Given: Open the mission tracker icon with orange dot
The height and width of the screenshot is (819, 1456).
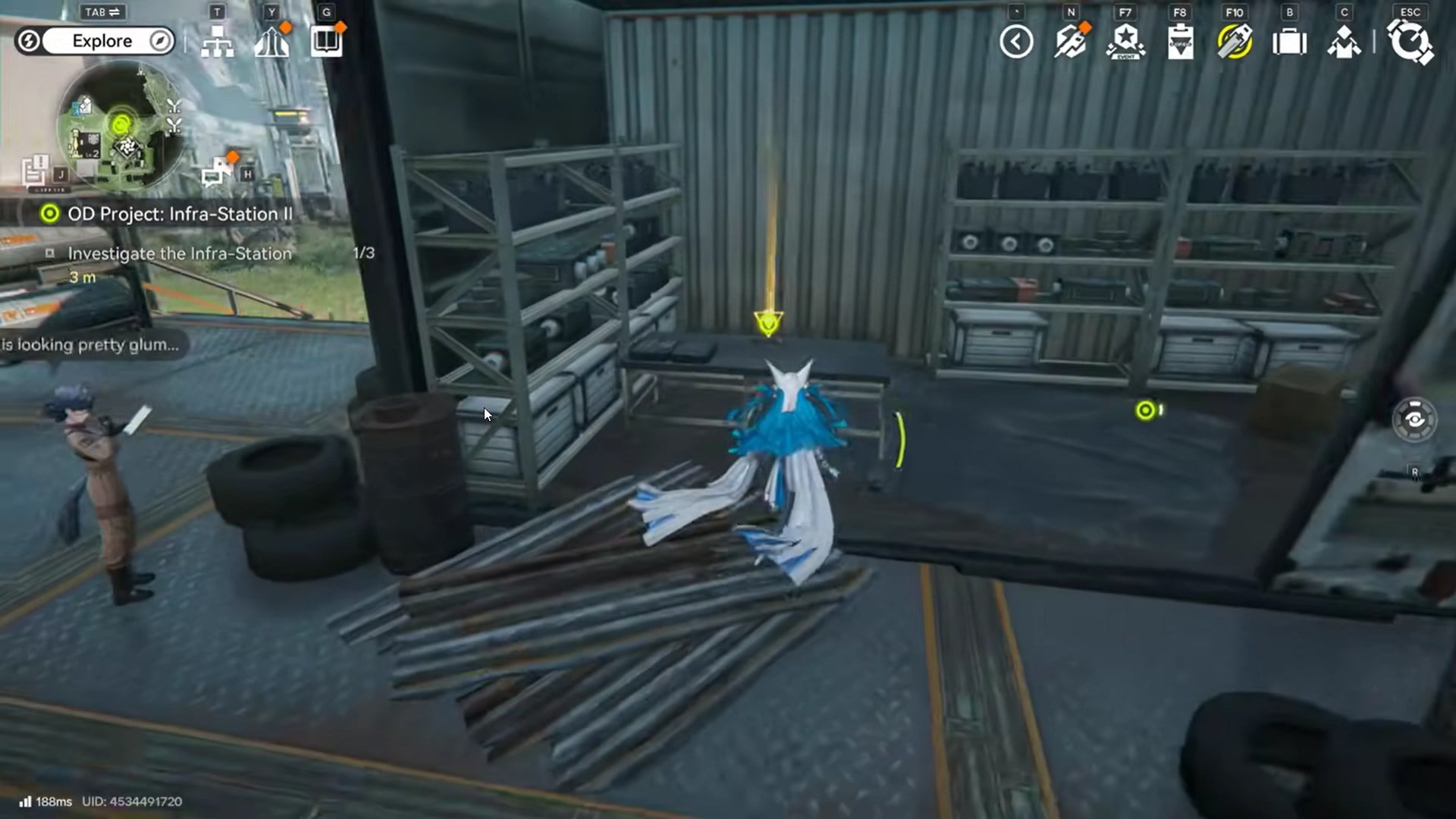Looking at the screenshot, I should tap(1071, 42).
